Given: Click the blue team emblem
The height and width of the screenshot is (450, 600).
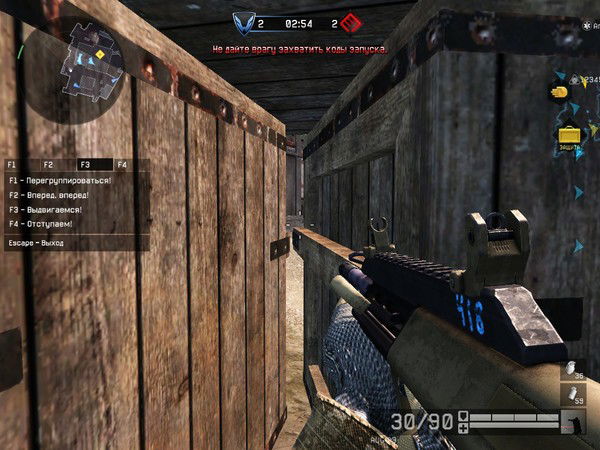Looking at the screenshot, I should (x=244, y=21).
